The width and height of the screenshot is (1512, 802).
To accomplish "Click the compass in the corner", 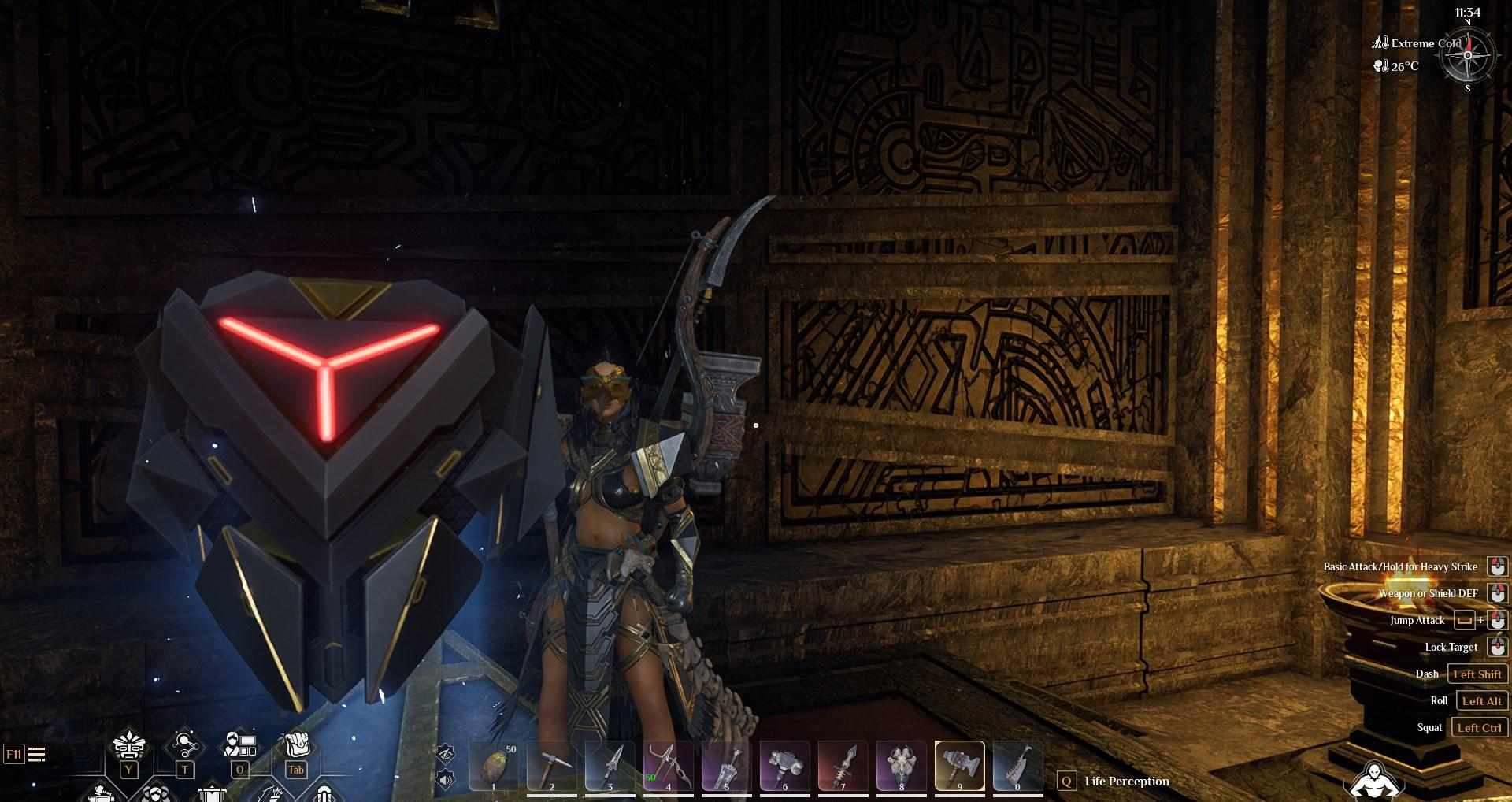I will (1467, 55).
